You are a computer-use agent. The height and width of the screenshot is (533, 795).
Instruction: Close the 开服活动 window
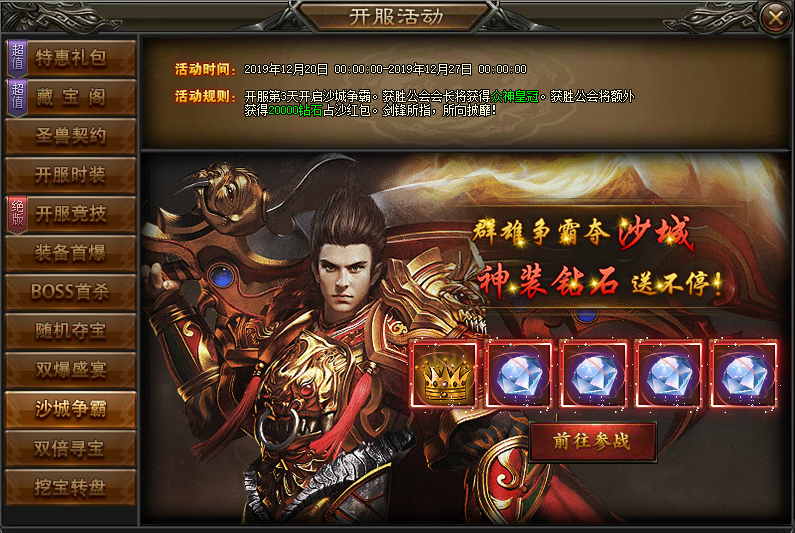tap(773, 17)
